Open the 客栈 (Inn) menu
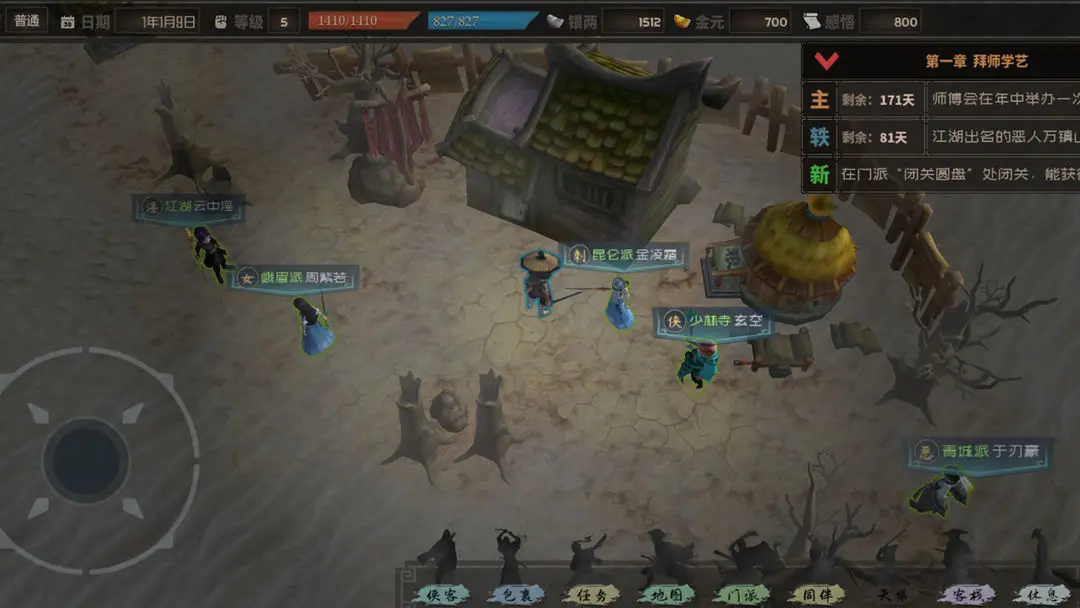 pos(962,594)
